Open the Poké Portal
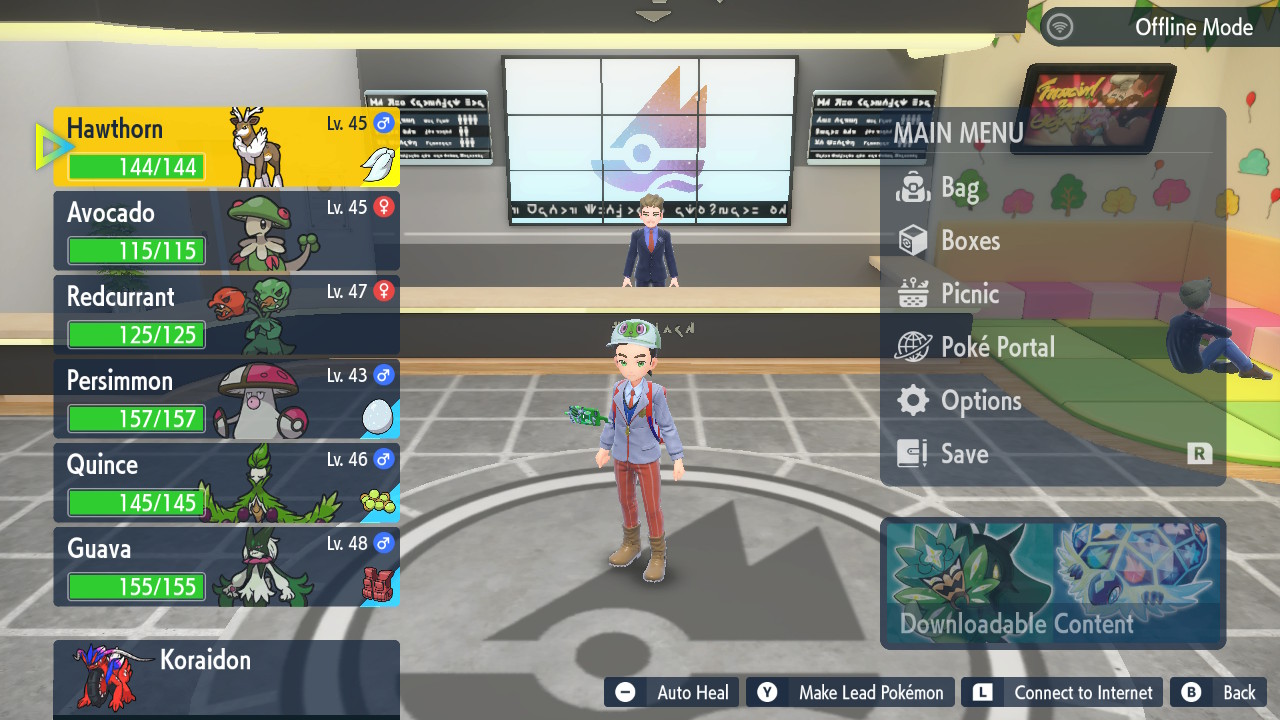This screenshot has width=1280, height=720. click(997, 347)
